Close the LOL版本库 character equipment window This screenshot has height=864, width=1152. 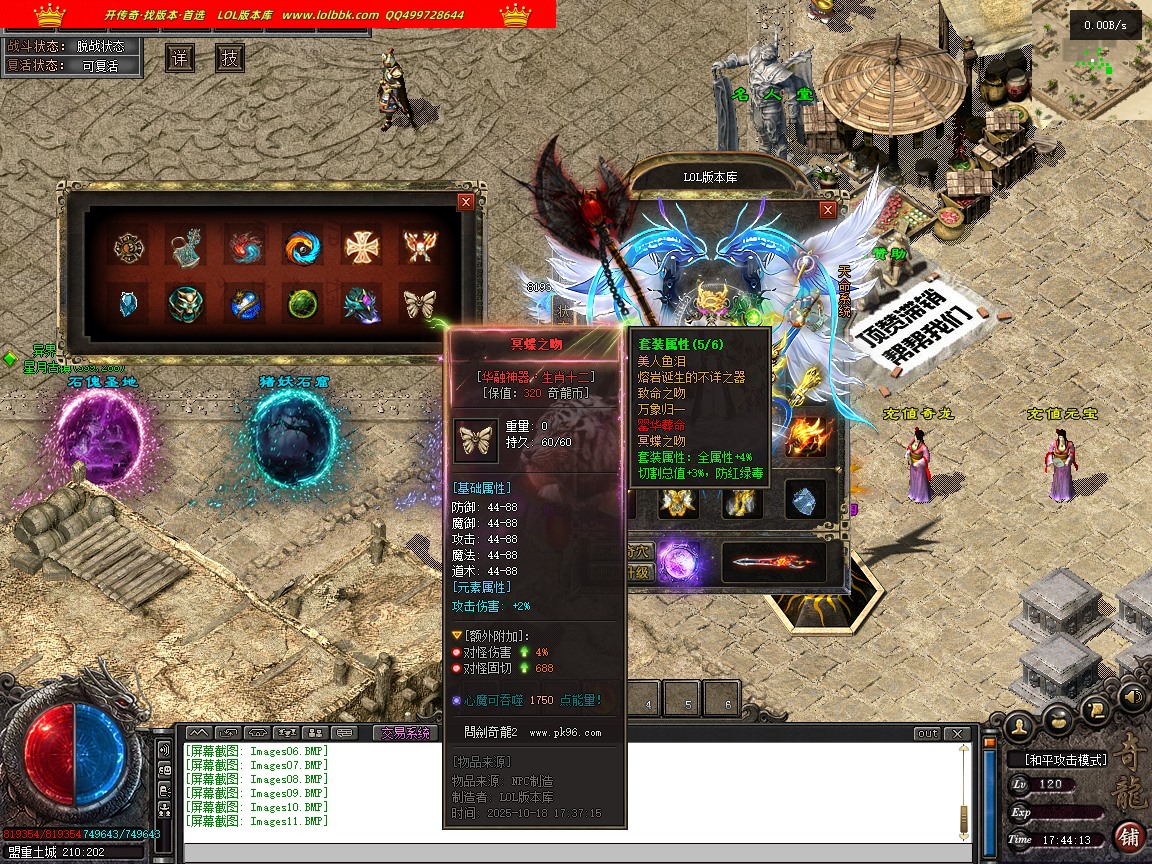tap(827, 210)
